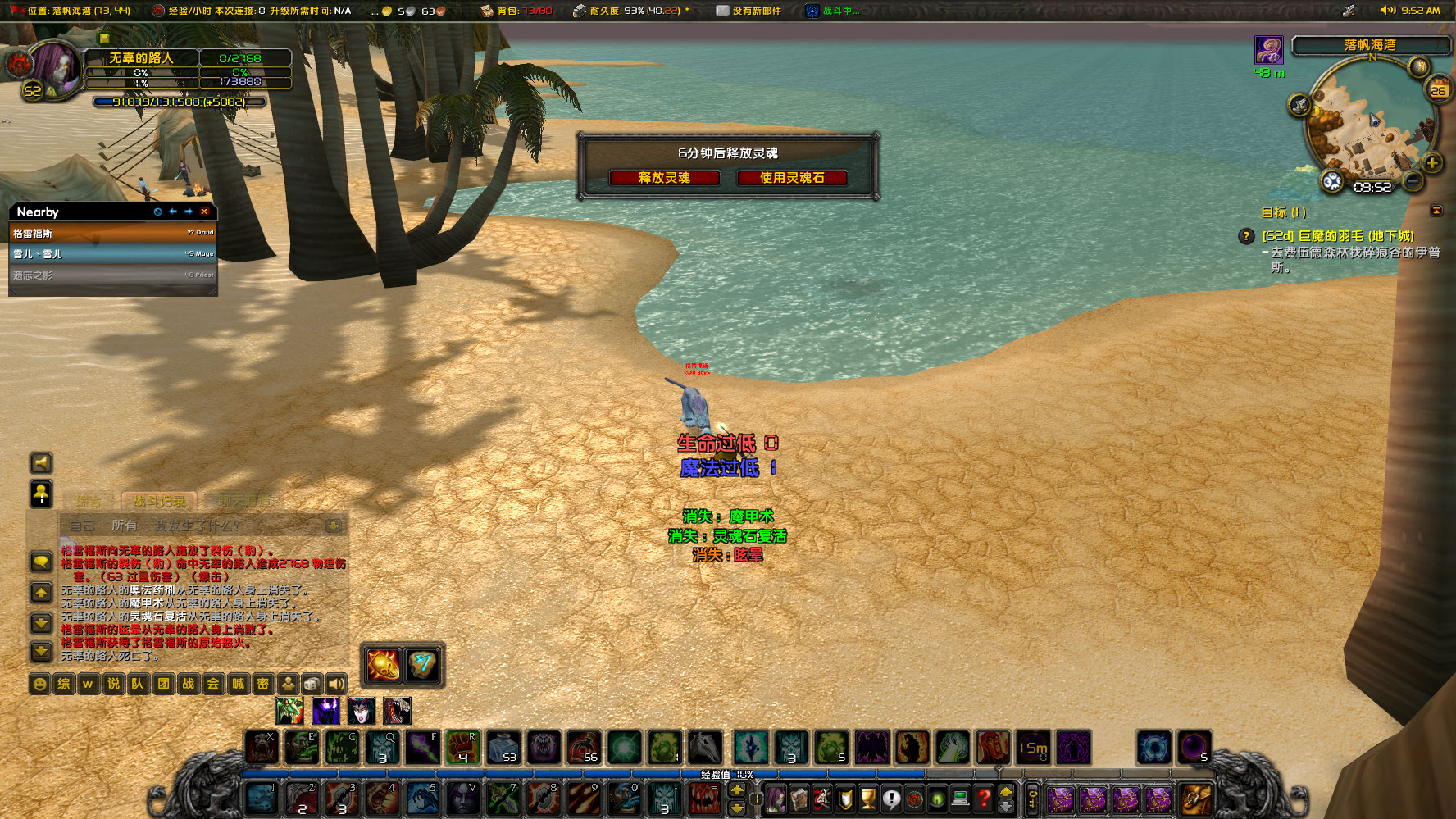The width and height of the screenshot is (1456, 819).
Task: Click the 队 party chat channel button
Action: click(x=138, y=684)
